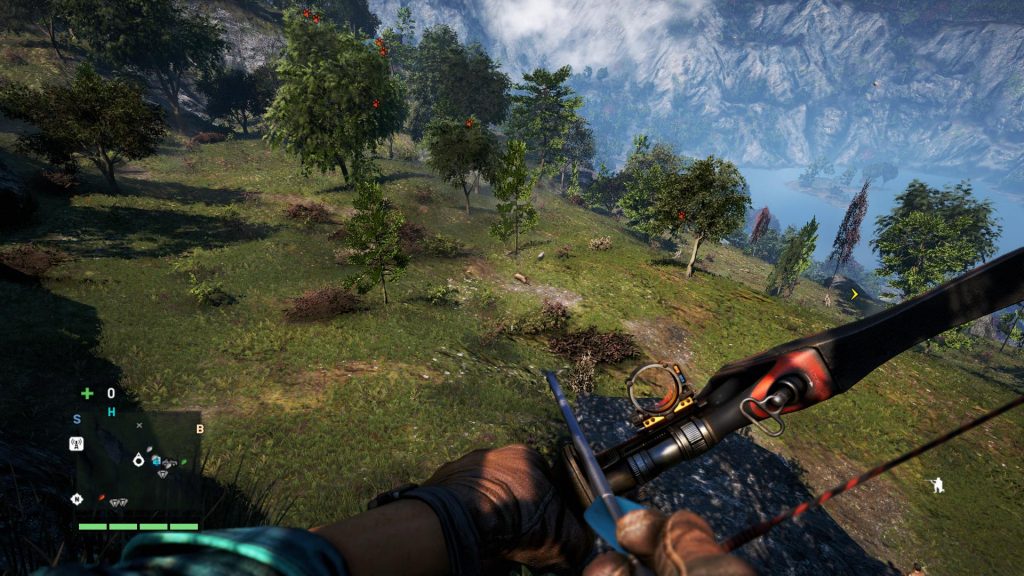Select the north compass marker on minimap
Screen dimensions: 1024x576
click(x=76, y=498)
